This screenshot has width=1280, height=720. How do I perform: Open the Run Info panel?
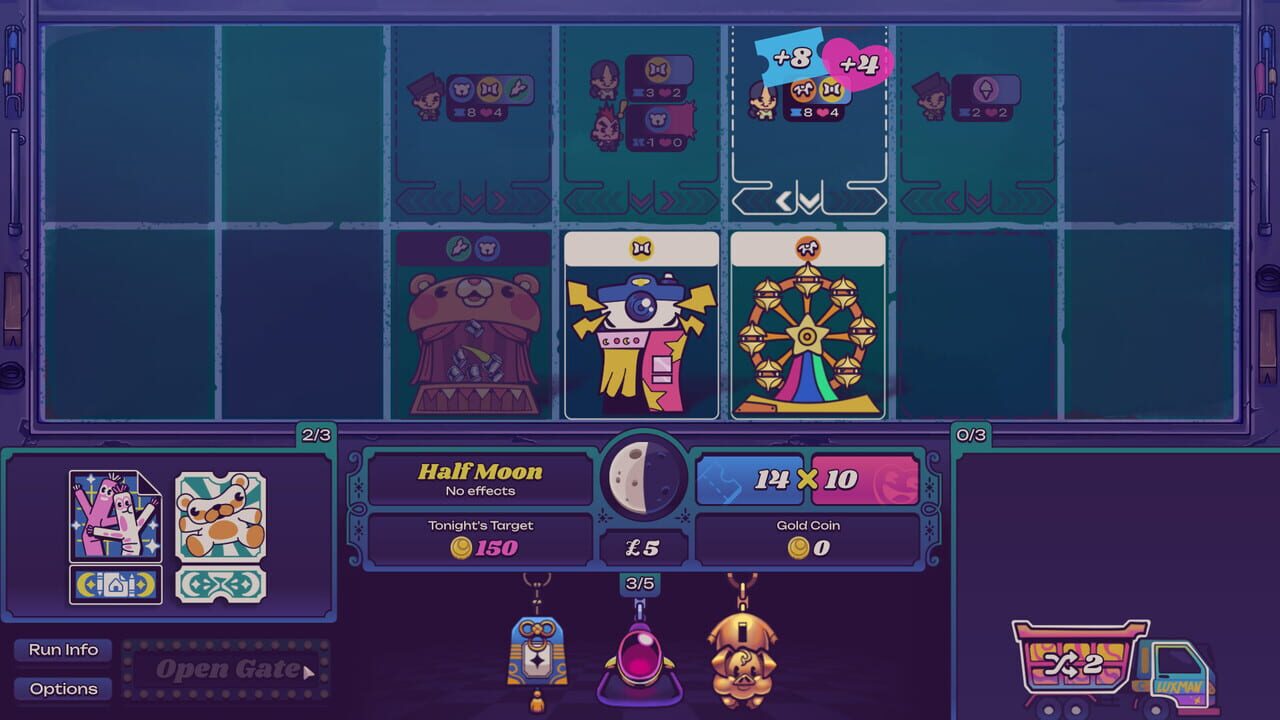click(x=62, y=650)
